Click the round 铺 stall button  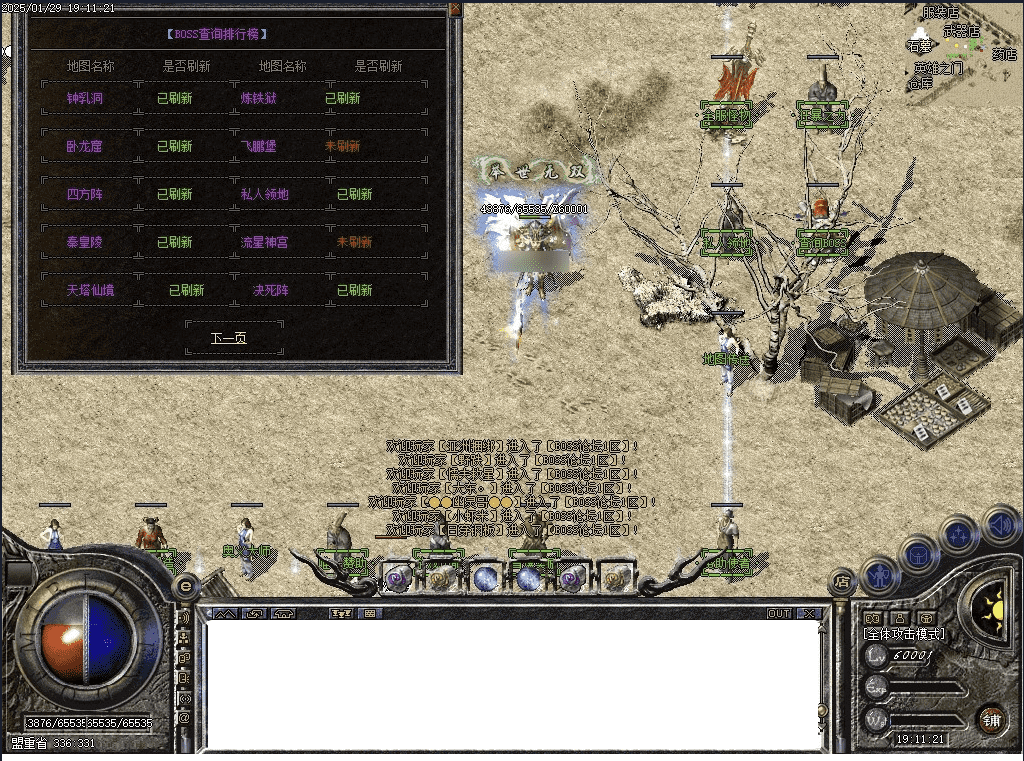click(x=991, y=718)
